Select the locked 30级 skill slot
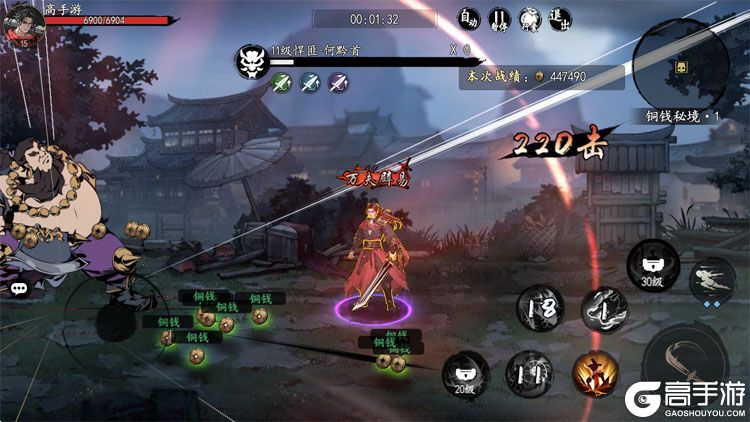 click(x=651, y=265)
